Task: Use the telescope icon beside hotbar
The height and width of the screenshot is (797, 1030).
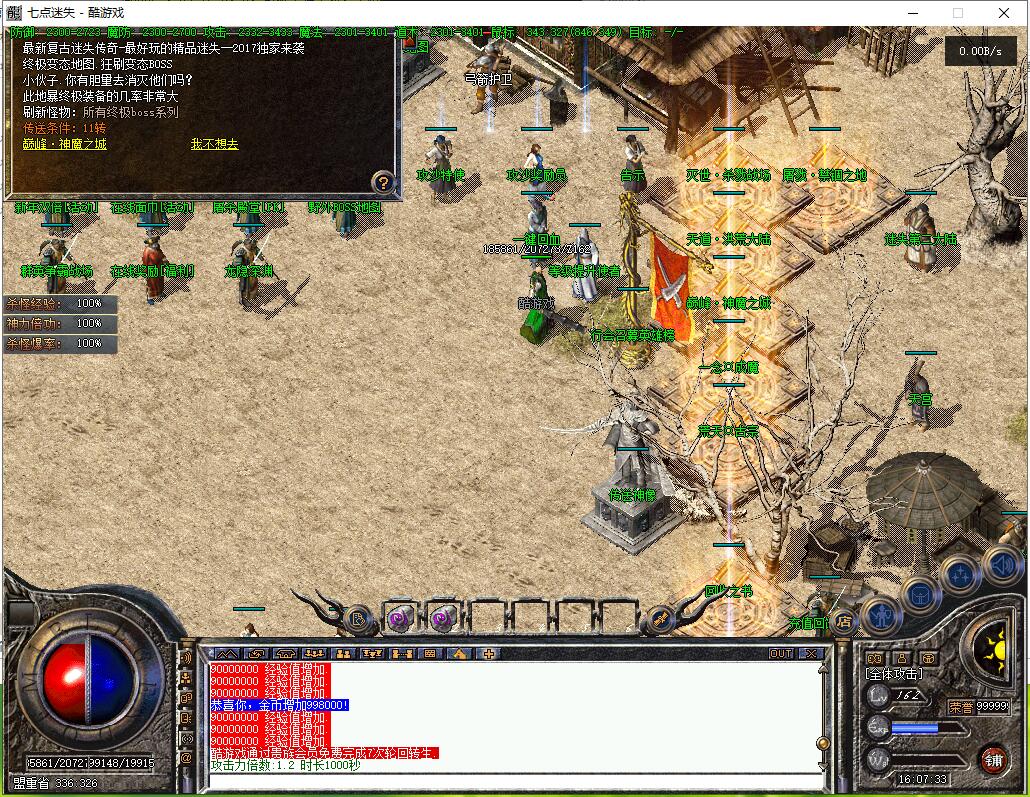Action: coord(661,620)
